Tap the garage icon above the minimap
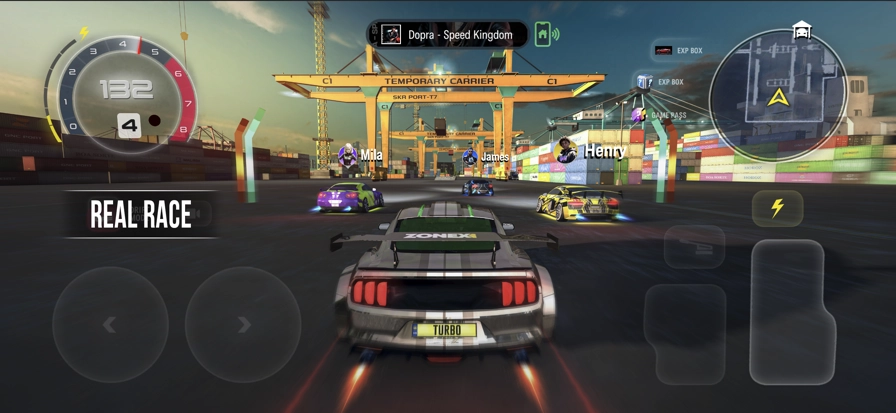The height and width of the screenshot is (413, 896). click(x=801, y=30)
